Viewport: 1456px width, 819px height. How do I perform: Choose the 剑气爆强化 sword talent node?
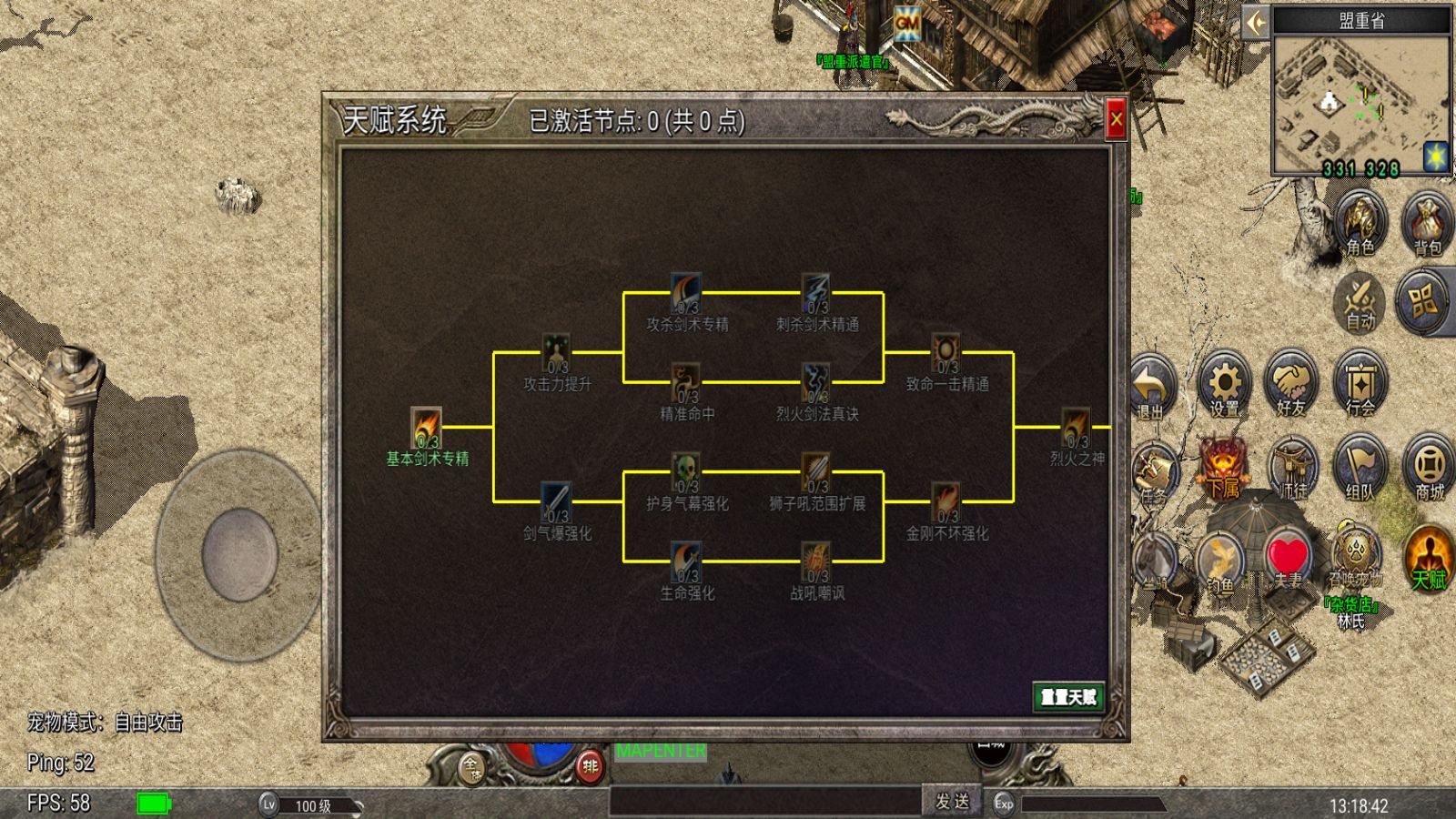click(x=557, y=502)
